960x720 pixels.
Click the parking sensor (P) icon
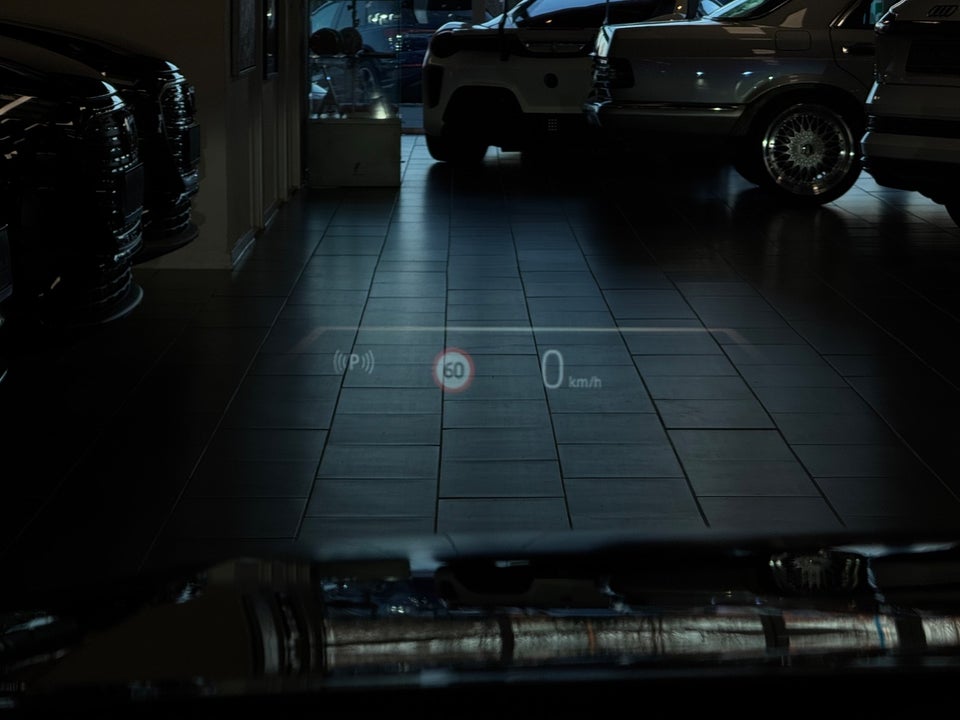354,362
